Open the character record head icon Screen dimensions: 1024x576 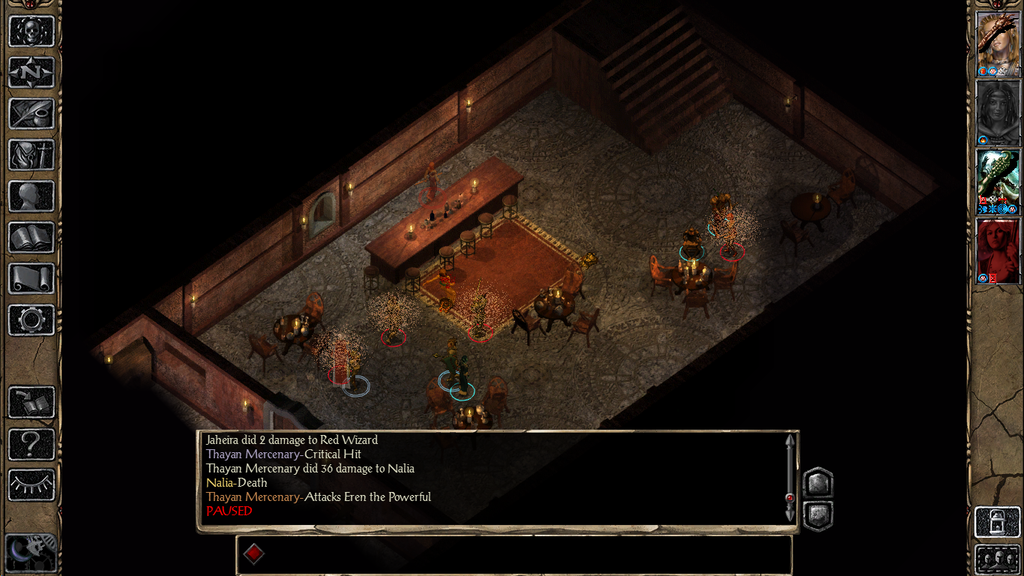click(x=31, y=196)
